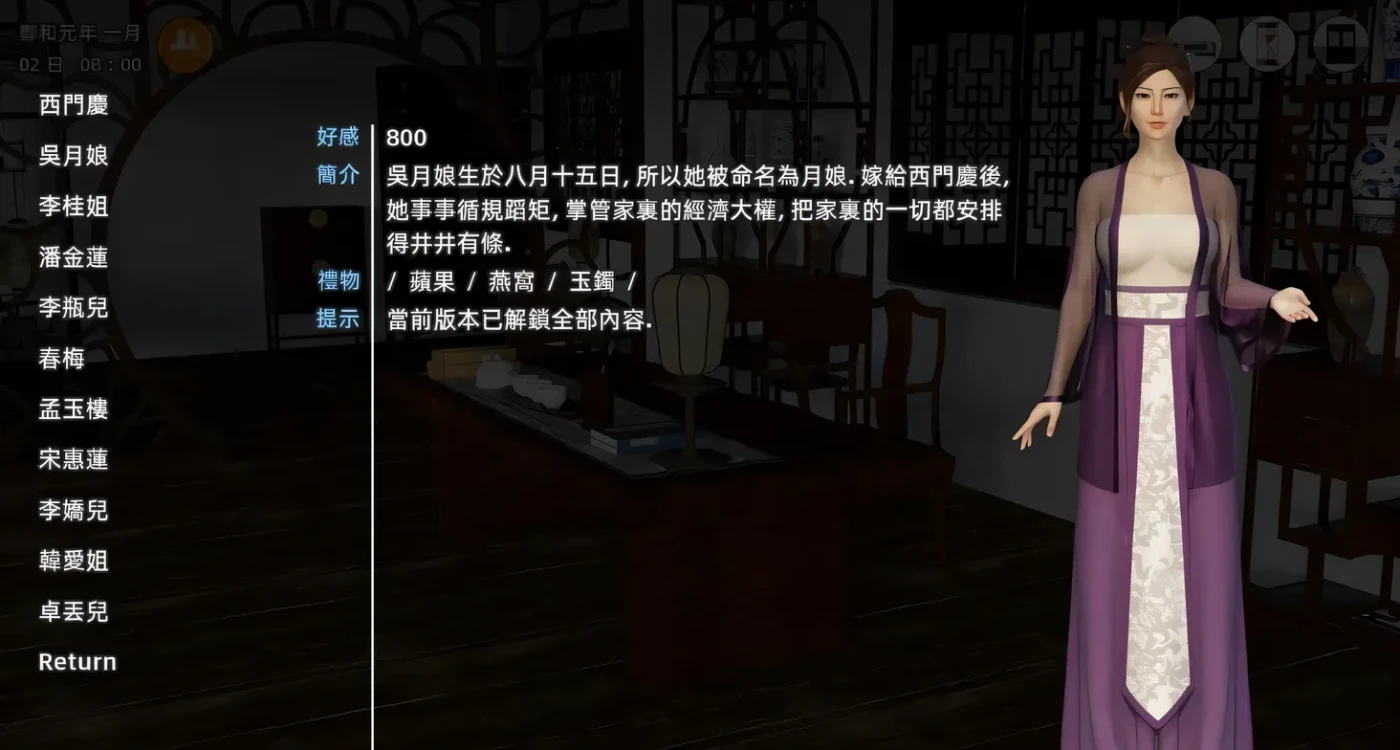Select 西門慶 from the character list
This screenshot has width=1400, height=750.
coord(75,106)
